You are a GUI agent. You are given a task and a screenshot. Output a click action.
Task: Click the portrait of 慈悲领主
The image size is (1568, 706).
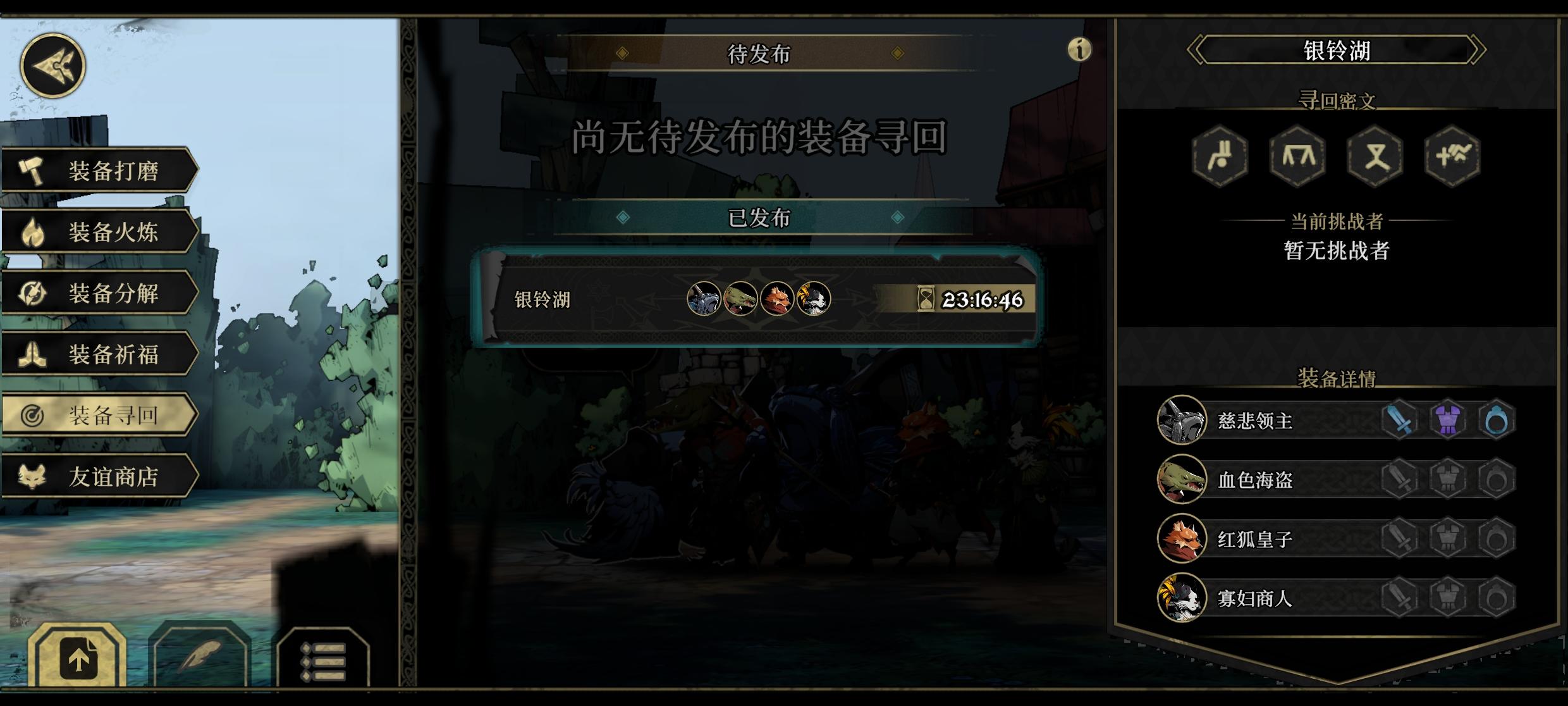point(1181,420)
